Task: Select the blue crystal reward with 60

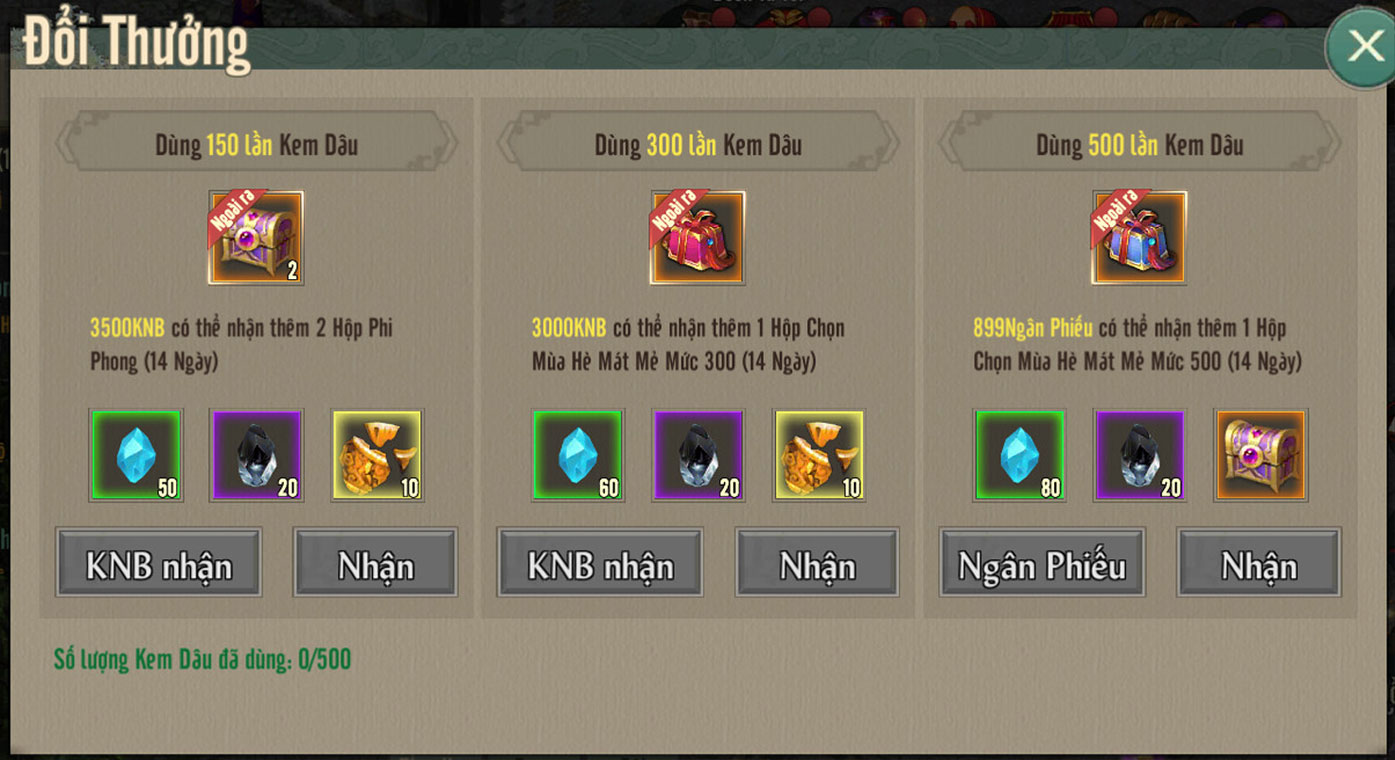Action: coord(578,455)
